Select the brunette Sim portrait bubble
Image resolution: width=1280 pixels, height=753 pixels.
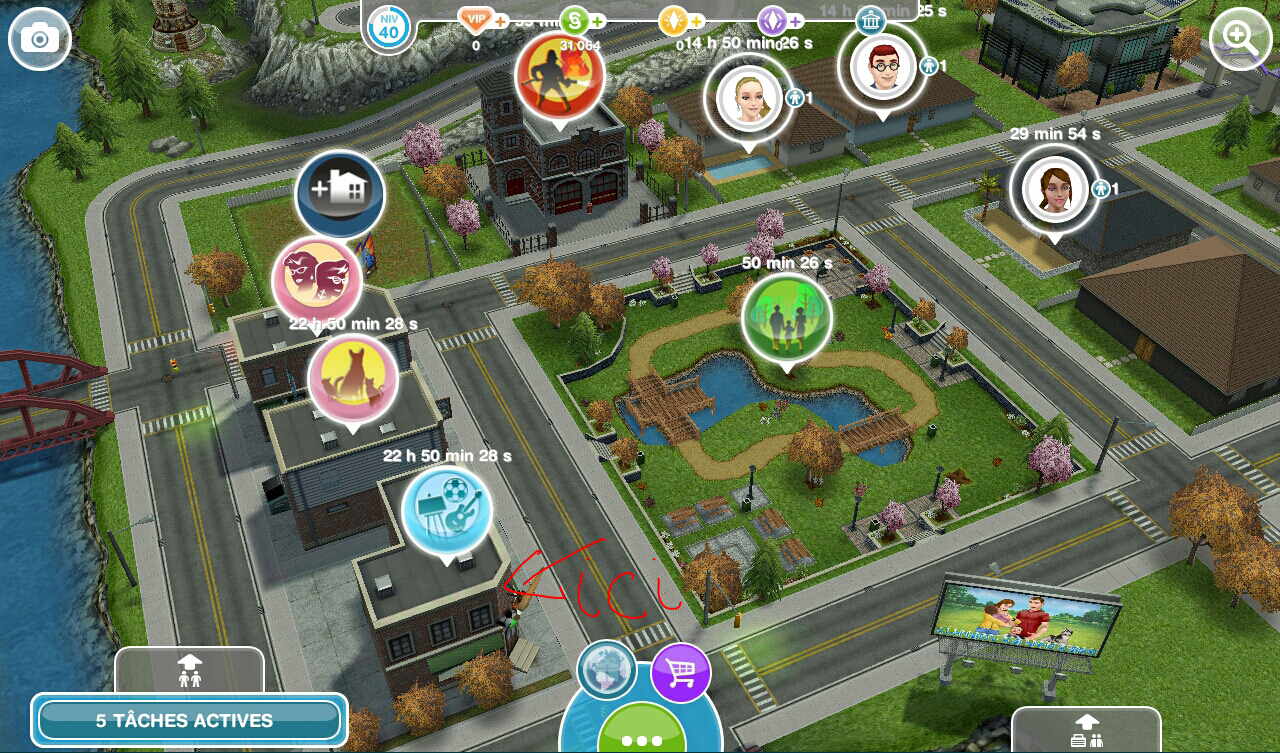click(x=1053, y=188)
